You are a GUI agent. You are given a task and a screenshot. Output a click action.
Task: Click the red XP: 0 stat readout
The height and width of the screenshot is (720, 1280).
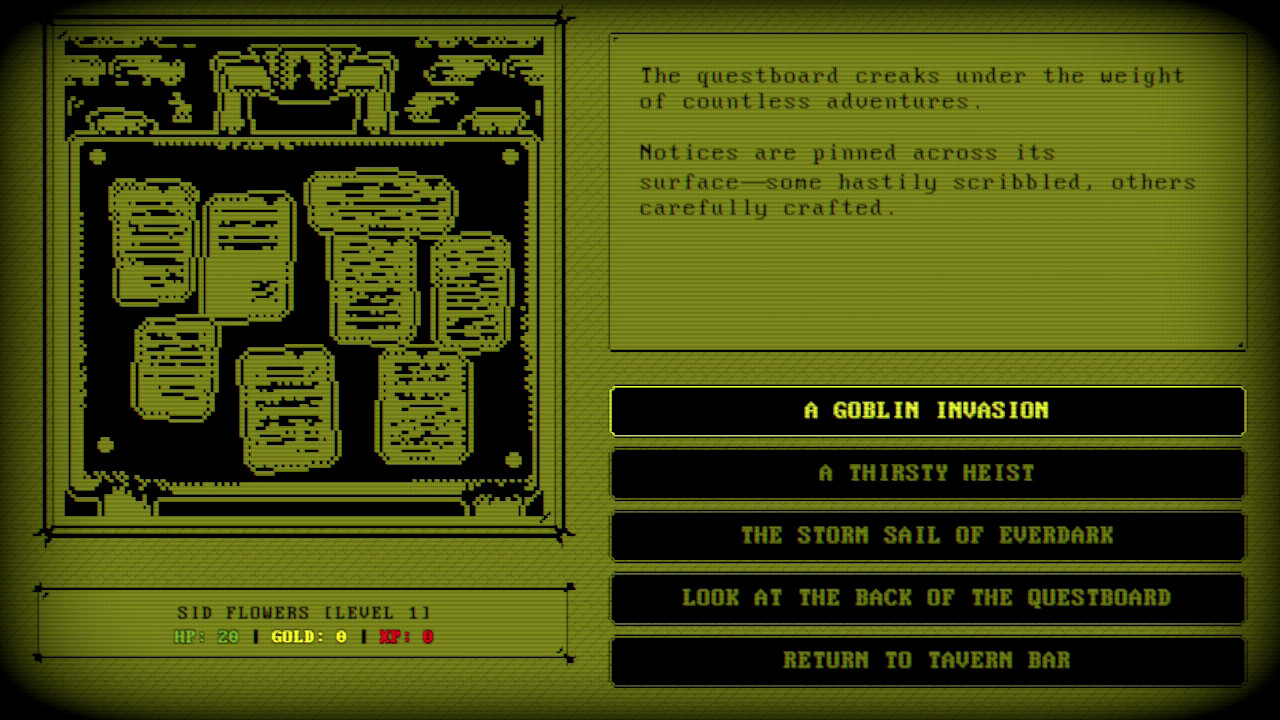402,636
